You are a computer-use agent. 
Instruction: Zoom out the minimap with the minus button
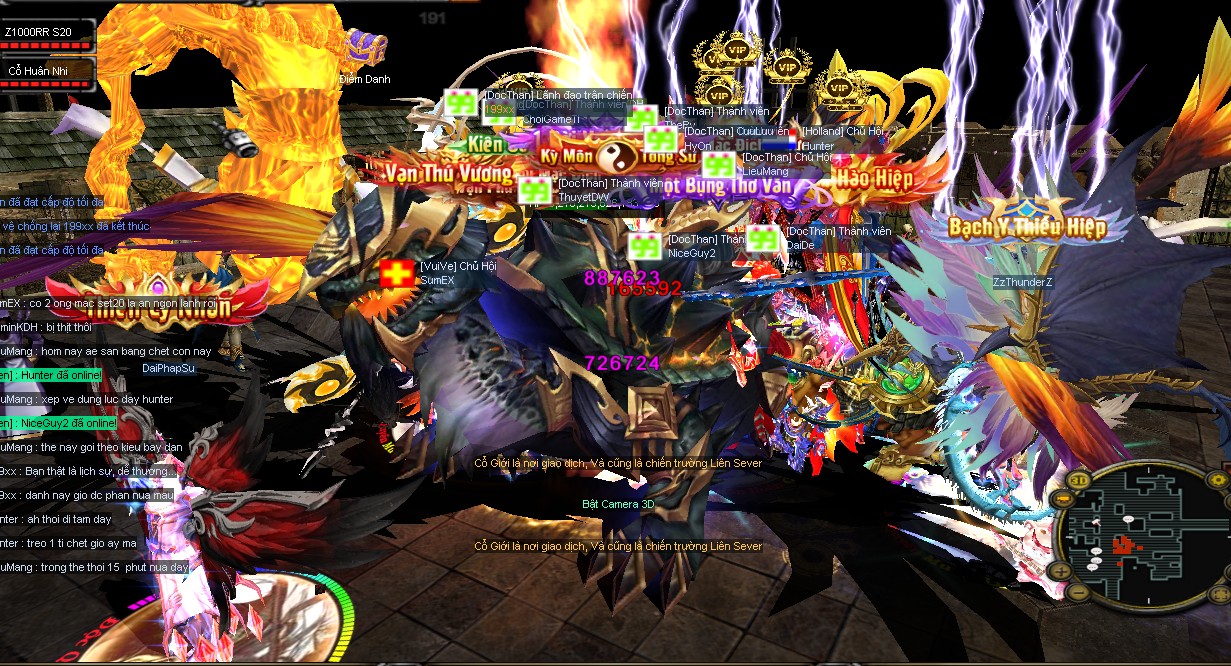tap(1079, 594)
